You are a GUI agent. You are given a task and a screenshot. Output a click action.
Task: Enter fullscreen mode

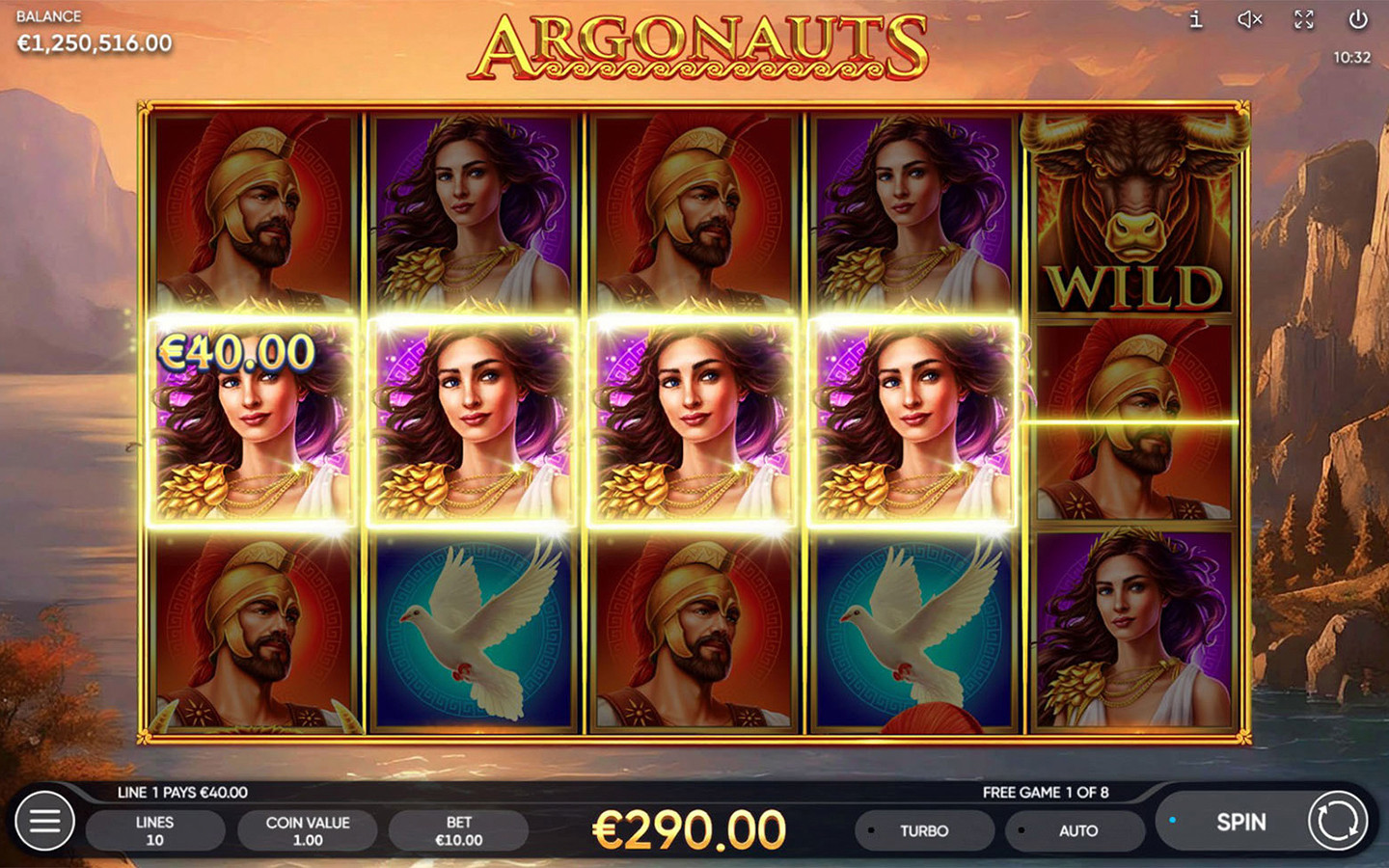pos(1302,19)
